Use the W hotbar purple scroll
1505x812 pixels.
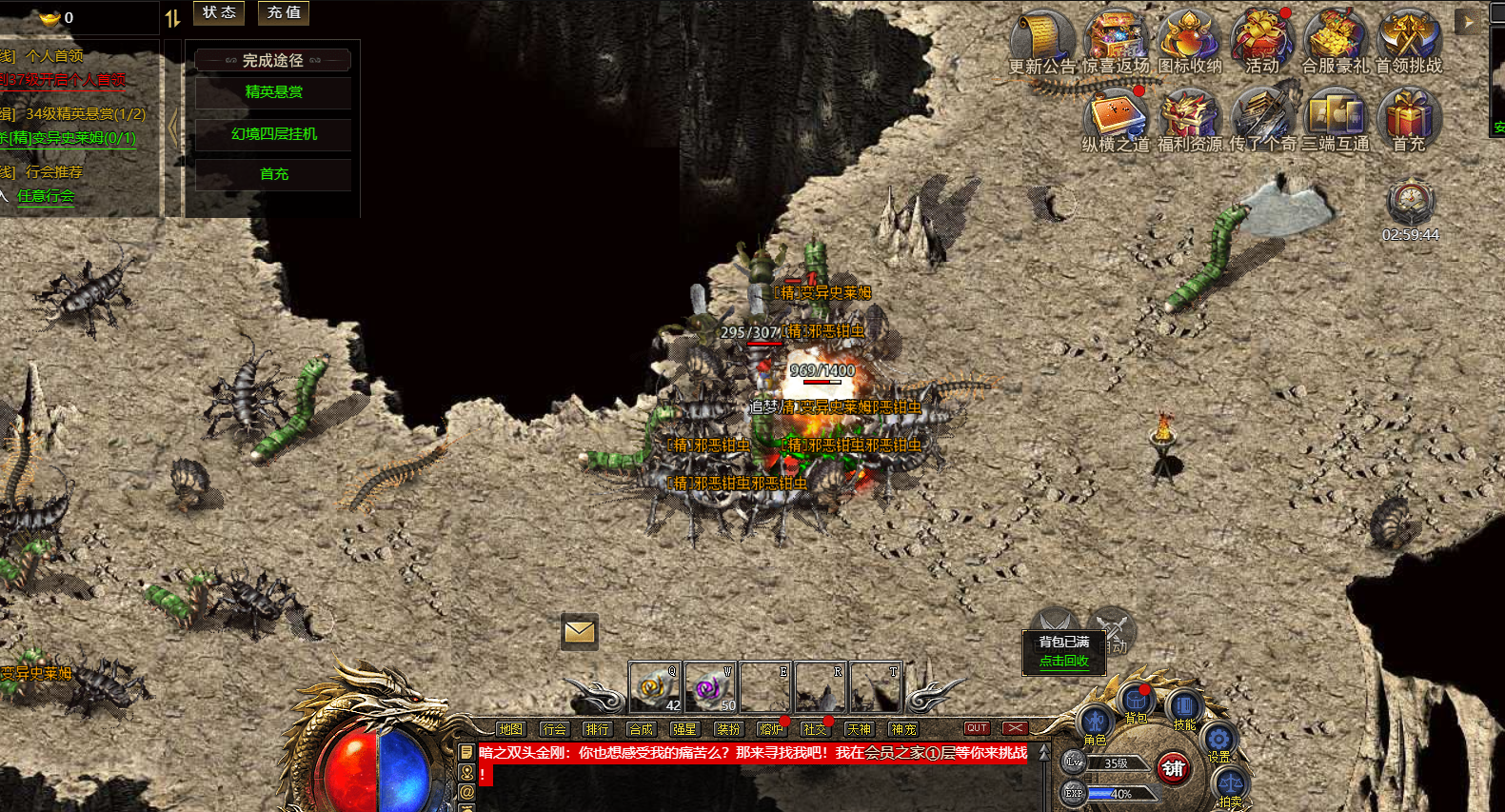tap(709, 687)
